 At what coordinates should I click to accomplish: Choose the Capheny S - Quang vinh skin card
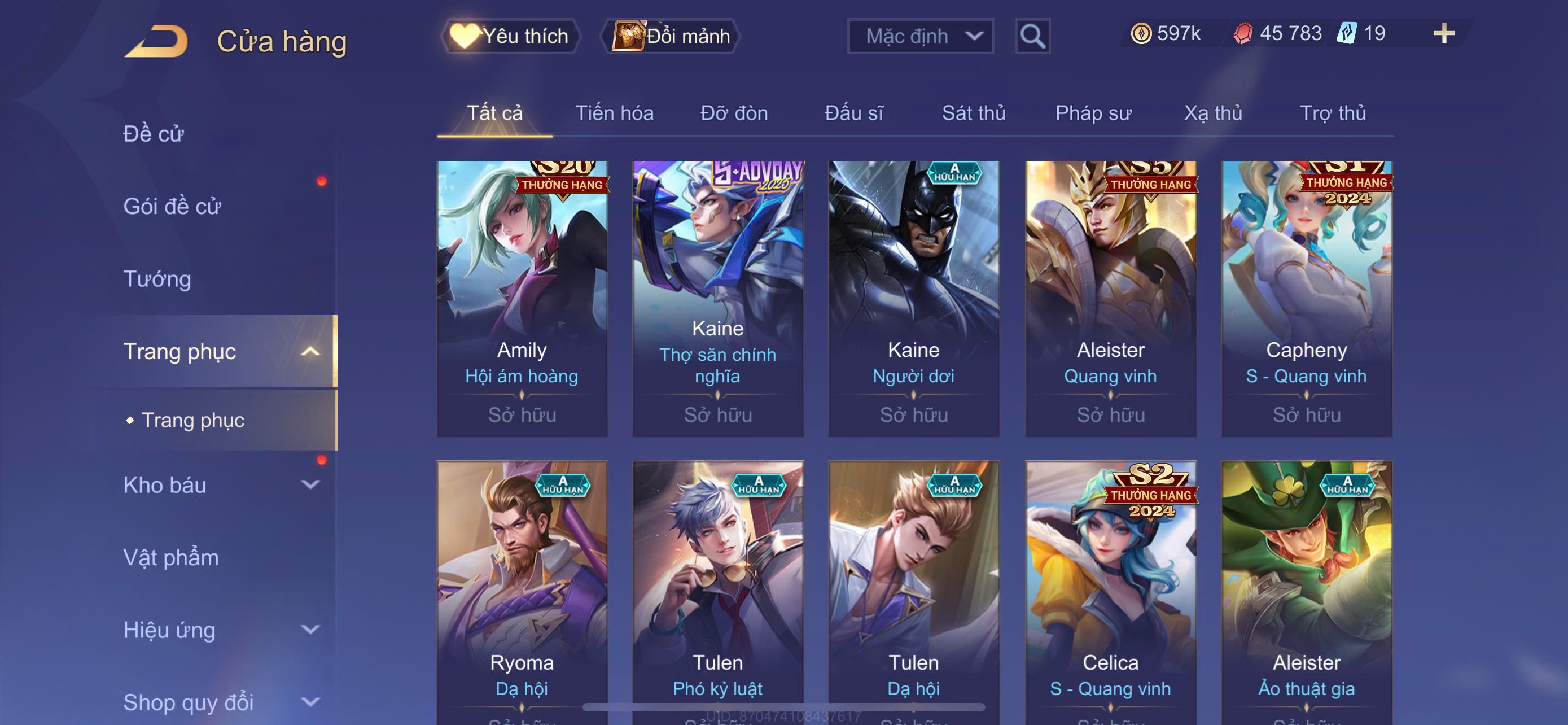coord(1306,298)
